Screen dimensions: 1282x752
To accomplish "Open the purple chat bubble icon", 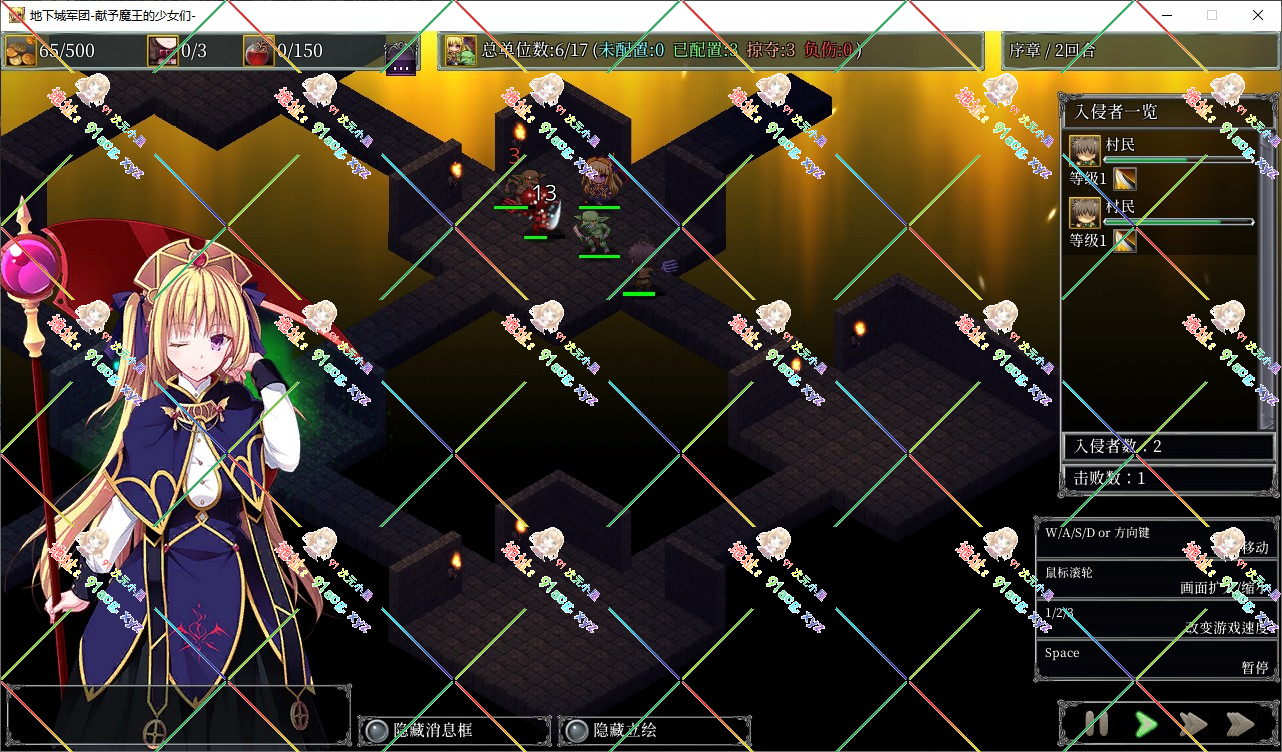I will pos(400,56).
